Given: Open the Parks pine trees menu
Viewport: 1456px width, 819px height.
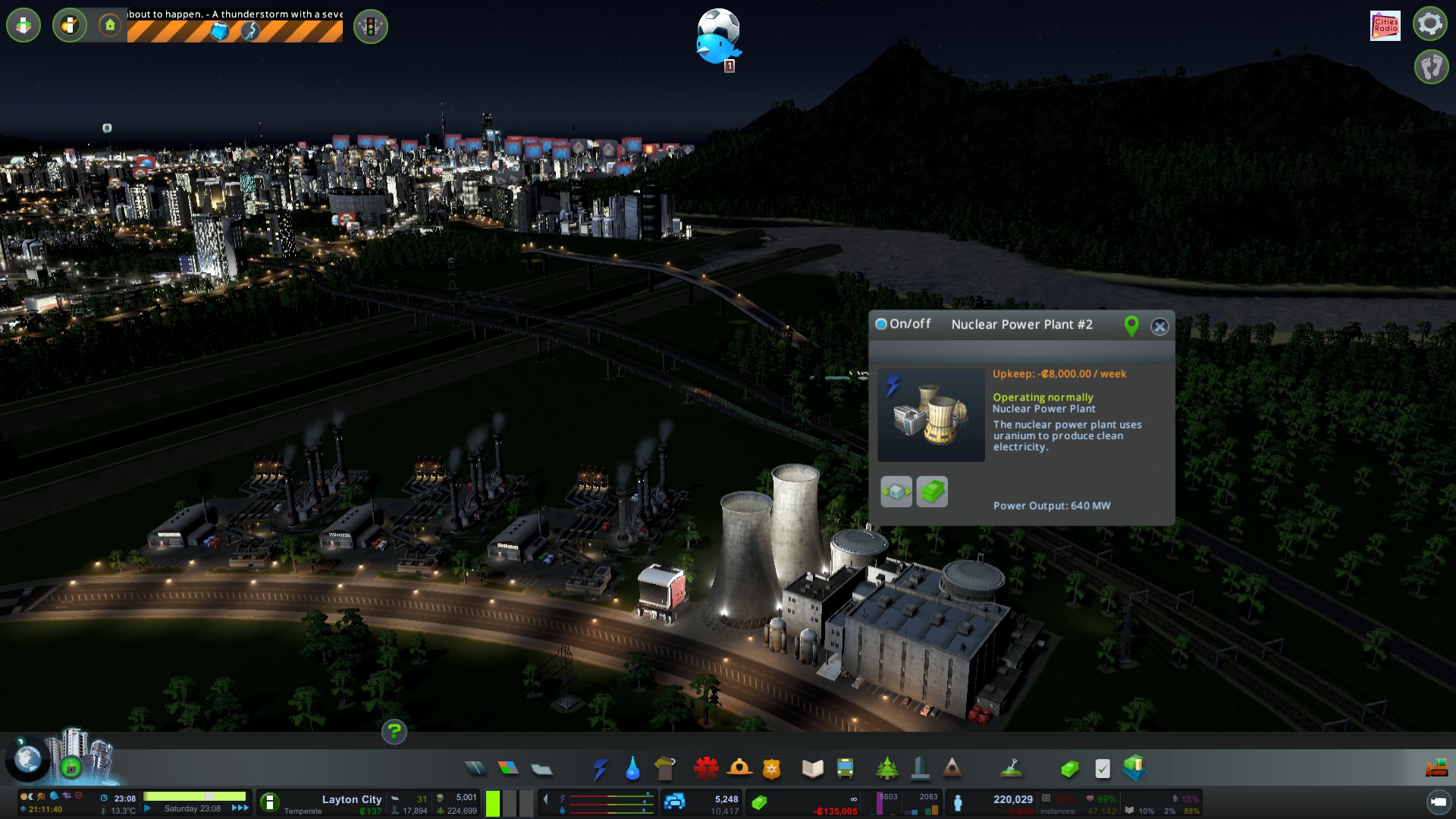Looking at the screenshot, I should tap(886, 769).
